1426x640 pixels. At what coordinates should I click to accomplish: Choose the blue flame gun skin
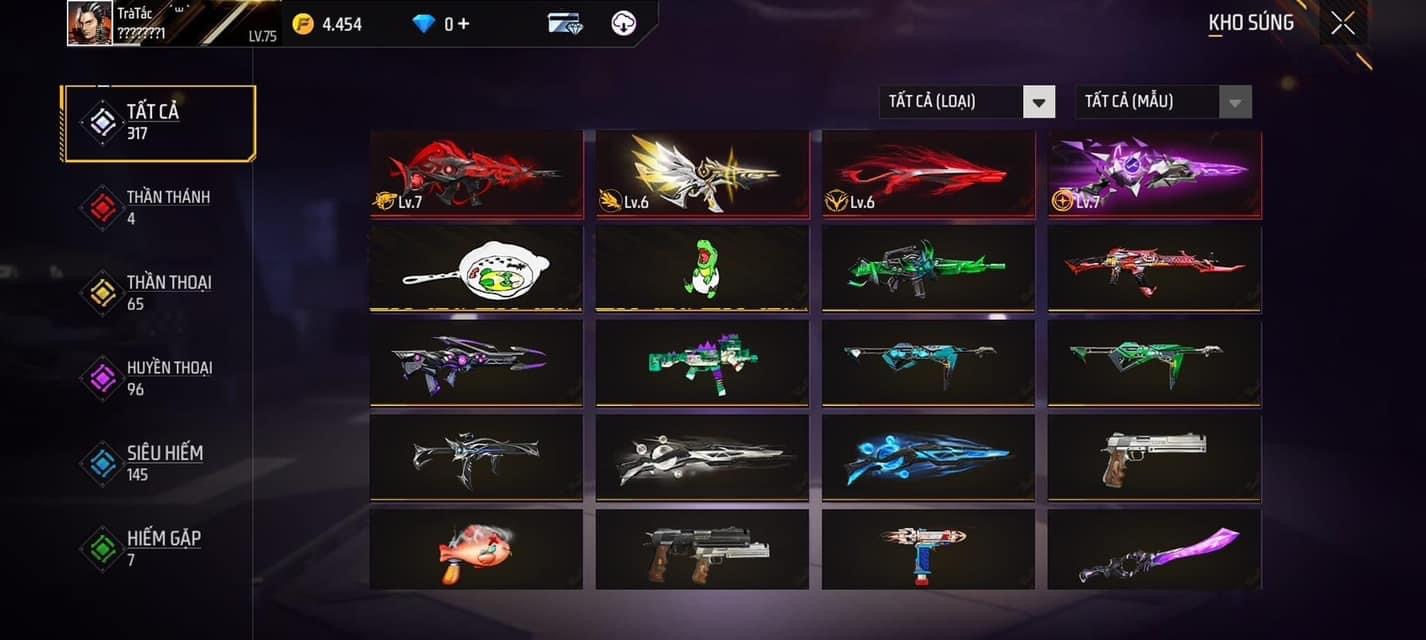pyautogui.click(x=928, y=457)
